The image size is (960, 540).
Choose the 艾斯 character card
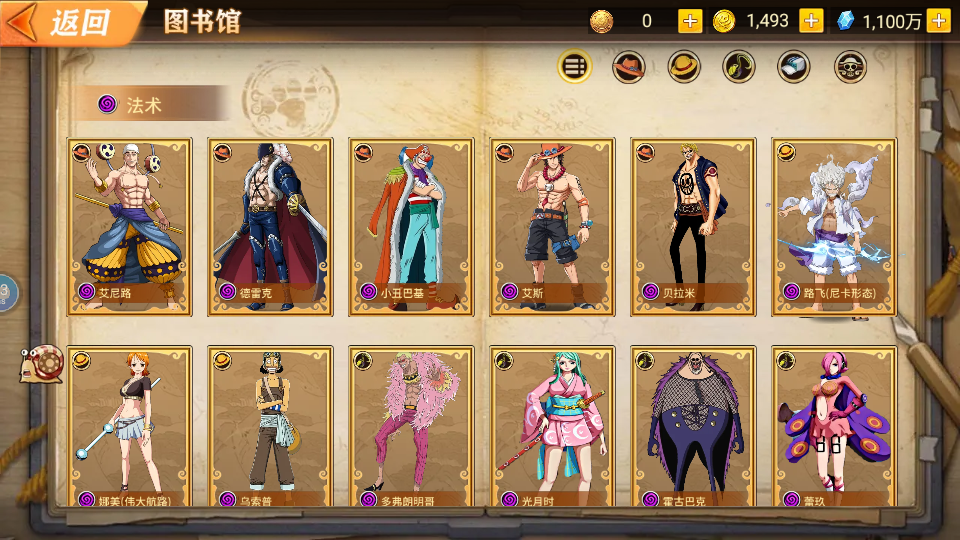[552, 226]
